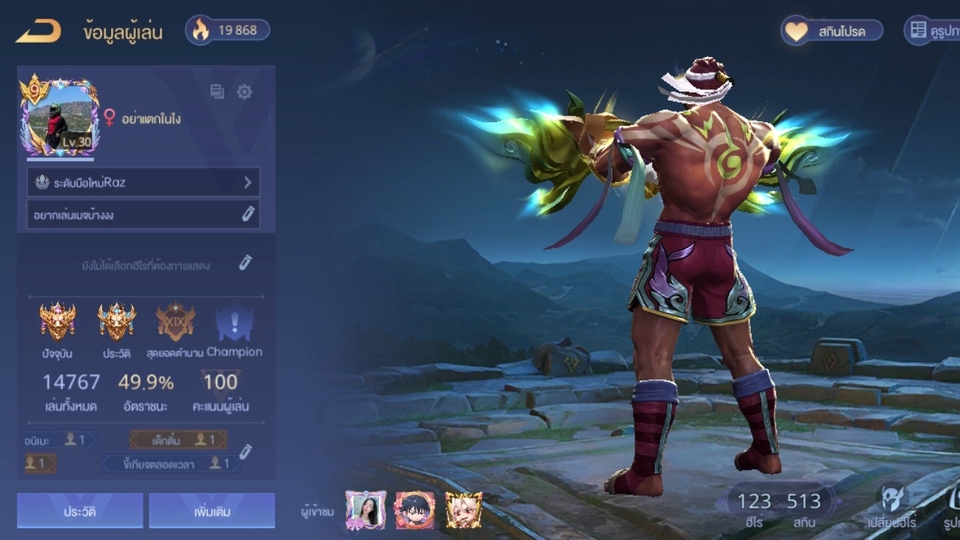The image size is (960, 540).
Task: Go back using the return arrow
Action: [x=38, y=31]
